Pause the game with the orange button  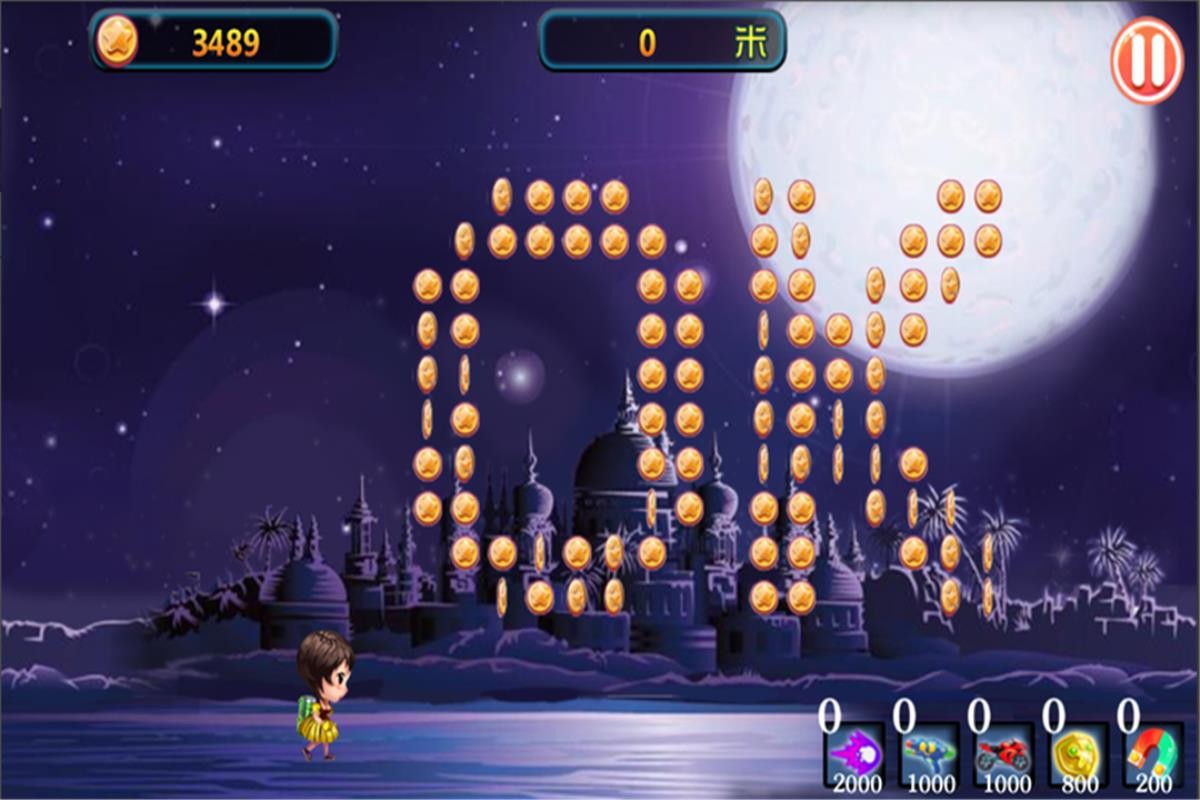[1147, 62]
